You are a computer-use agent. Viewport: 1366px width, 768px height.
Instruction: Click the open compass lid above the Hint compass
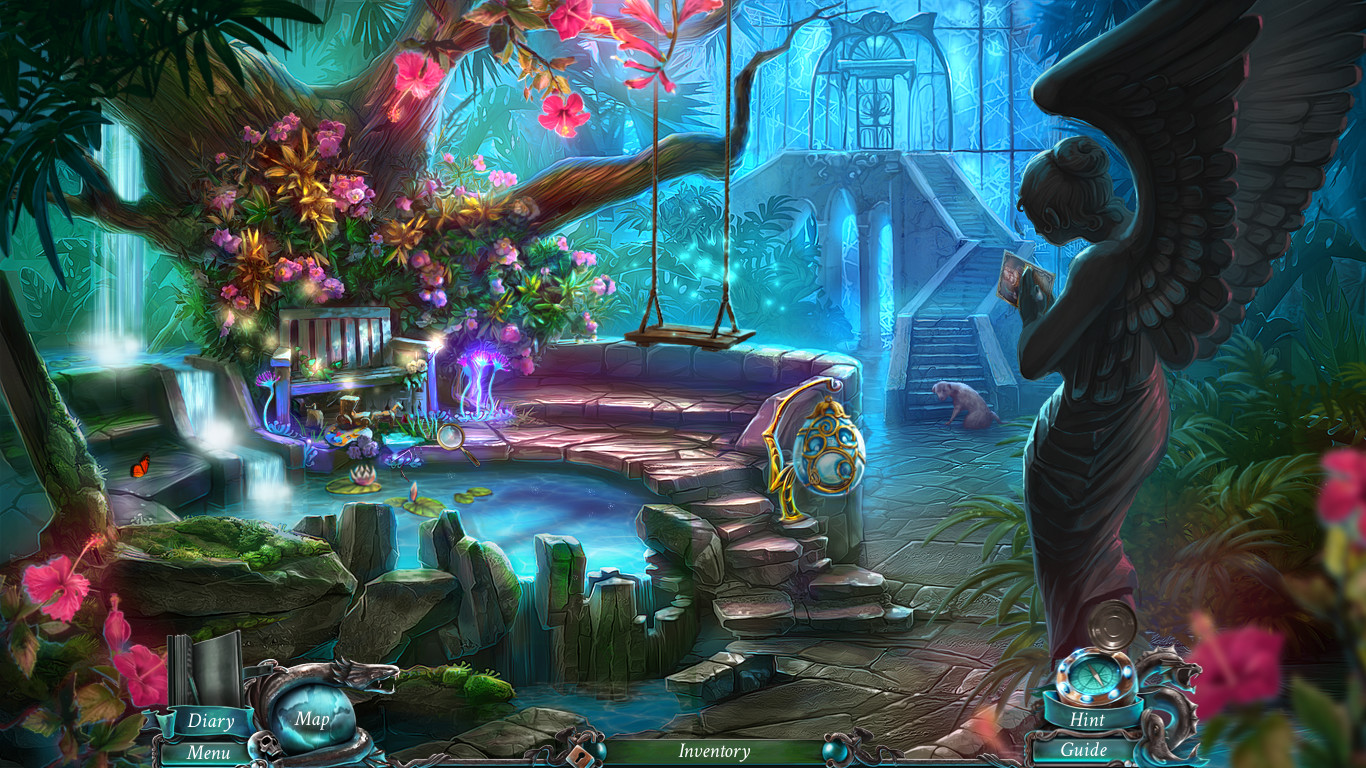pos(1110,627)
